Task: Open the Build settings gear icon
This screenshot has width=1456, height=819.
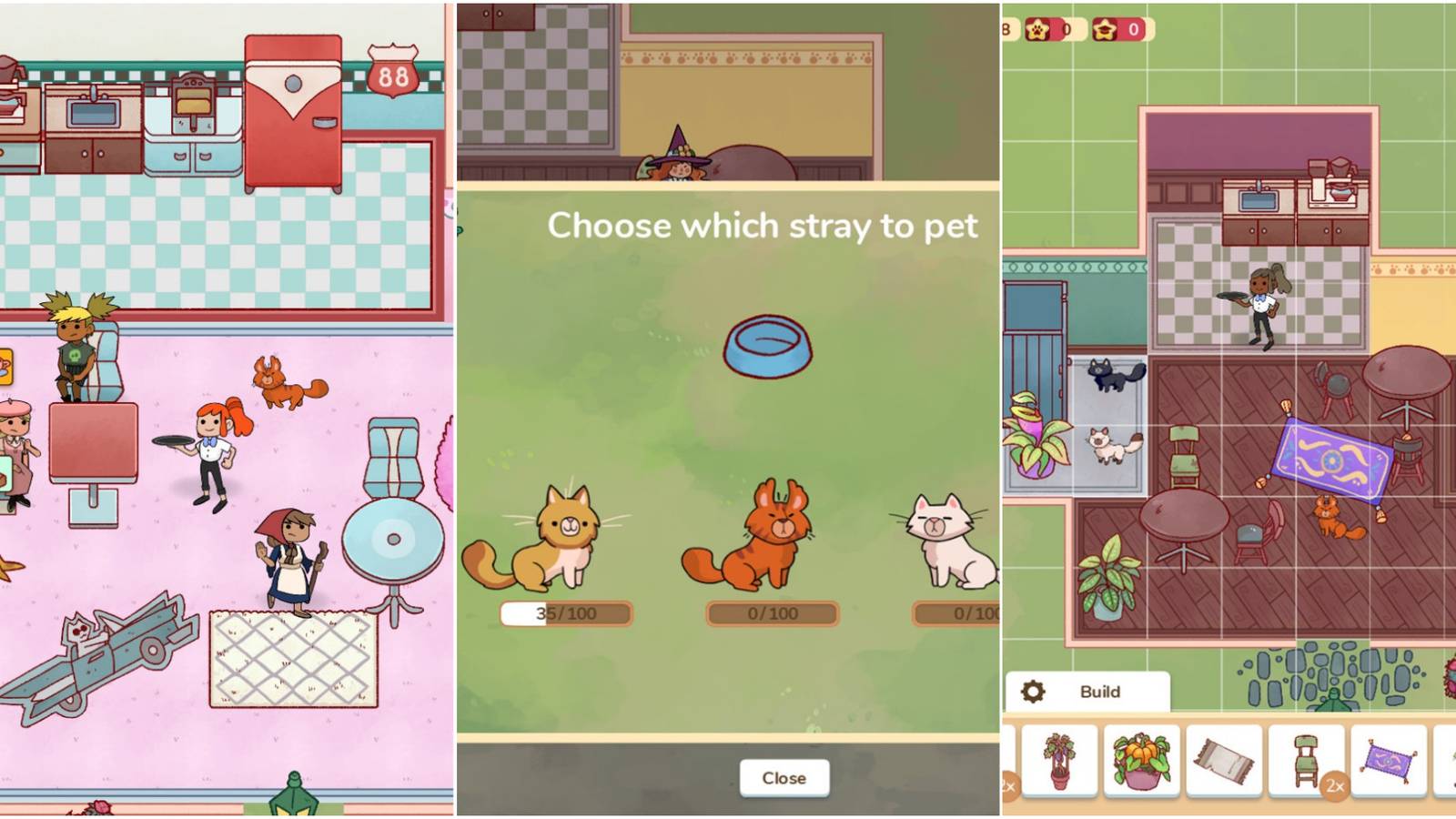Action: click(x=1034, y=692)
